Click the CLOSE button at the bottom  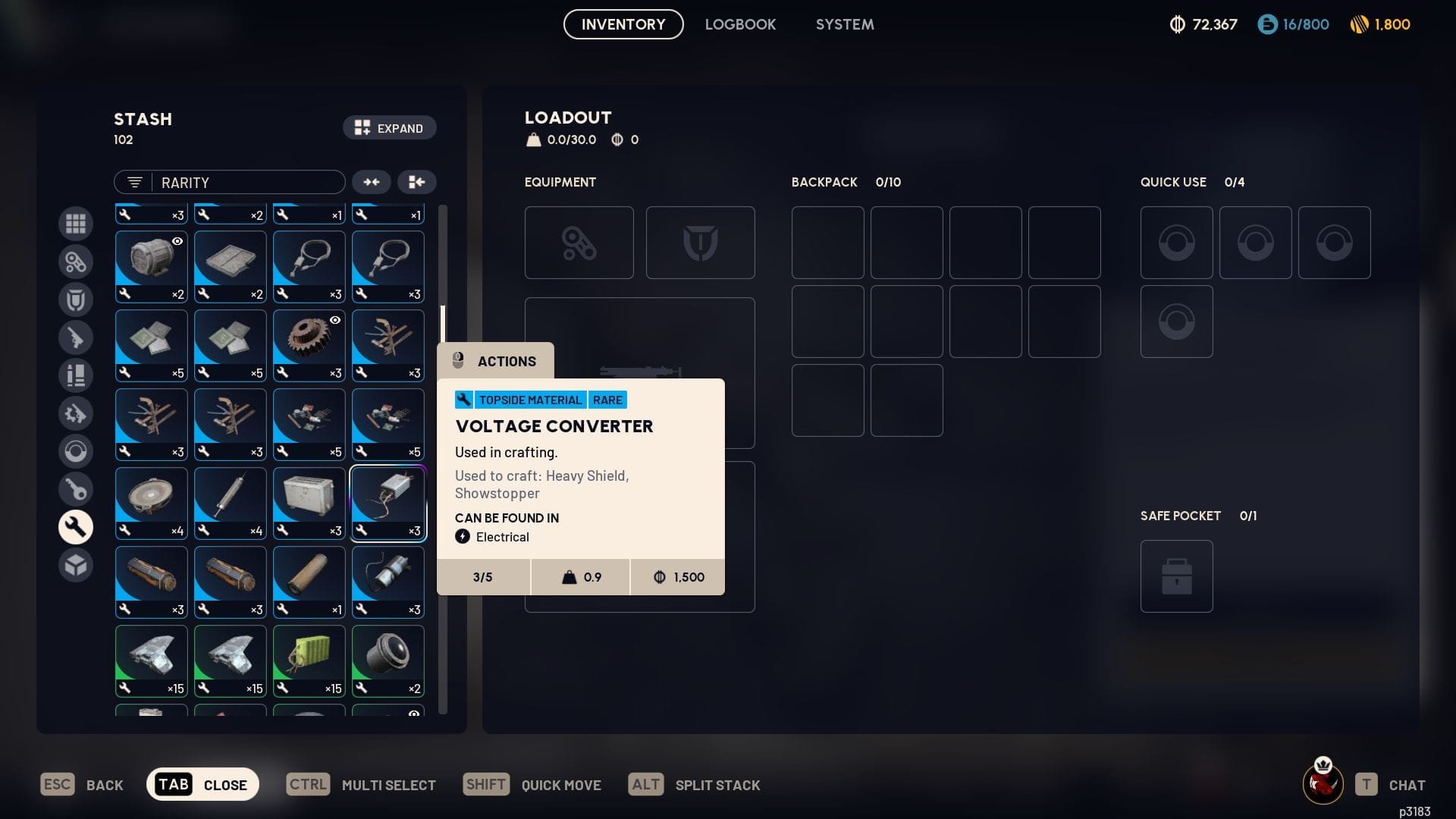tap(202, 784)
